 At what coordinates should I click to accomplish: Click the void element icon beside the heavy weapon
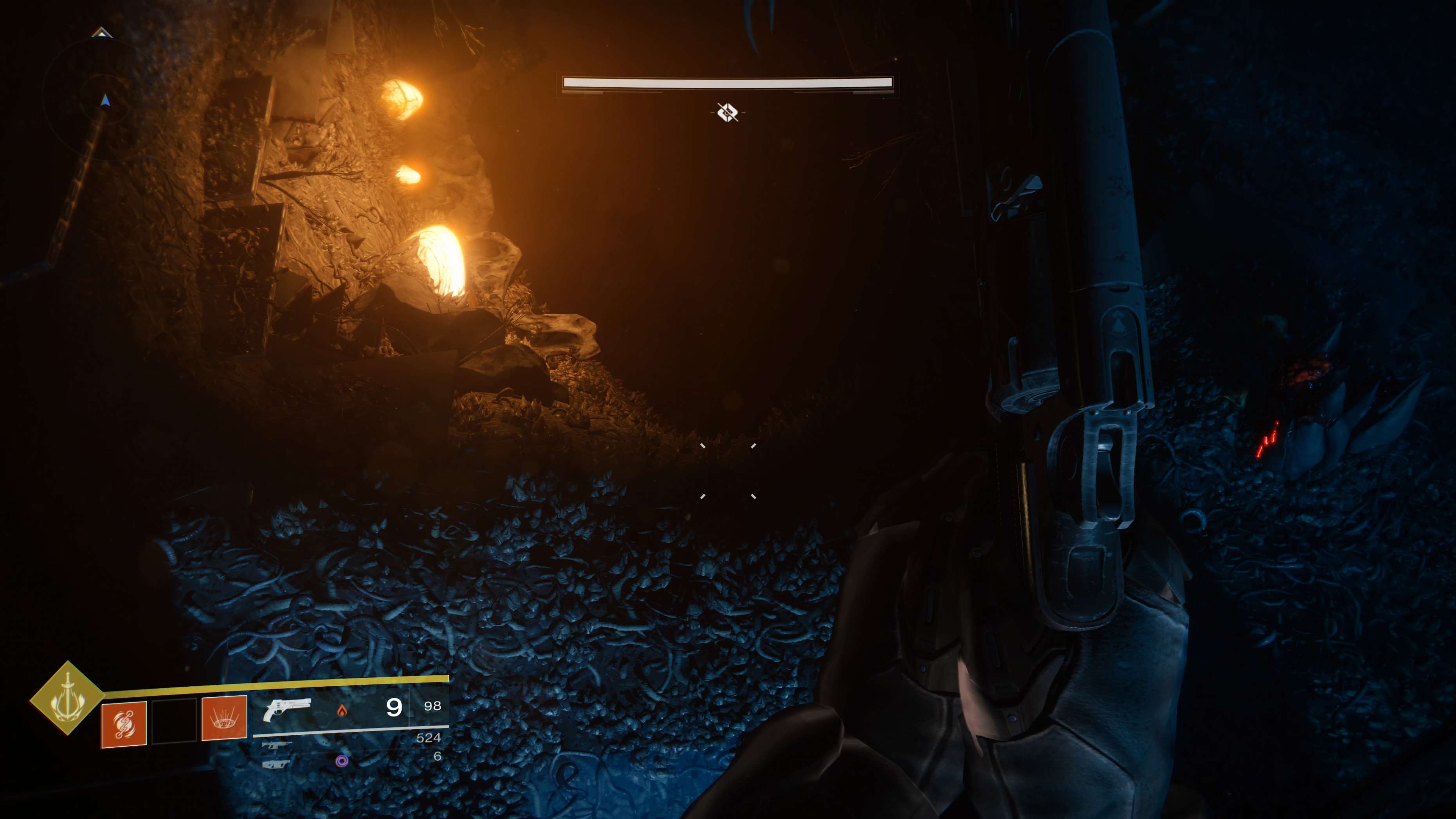341,761
